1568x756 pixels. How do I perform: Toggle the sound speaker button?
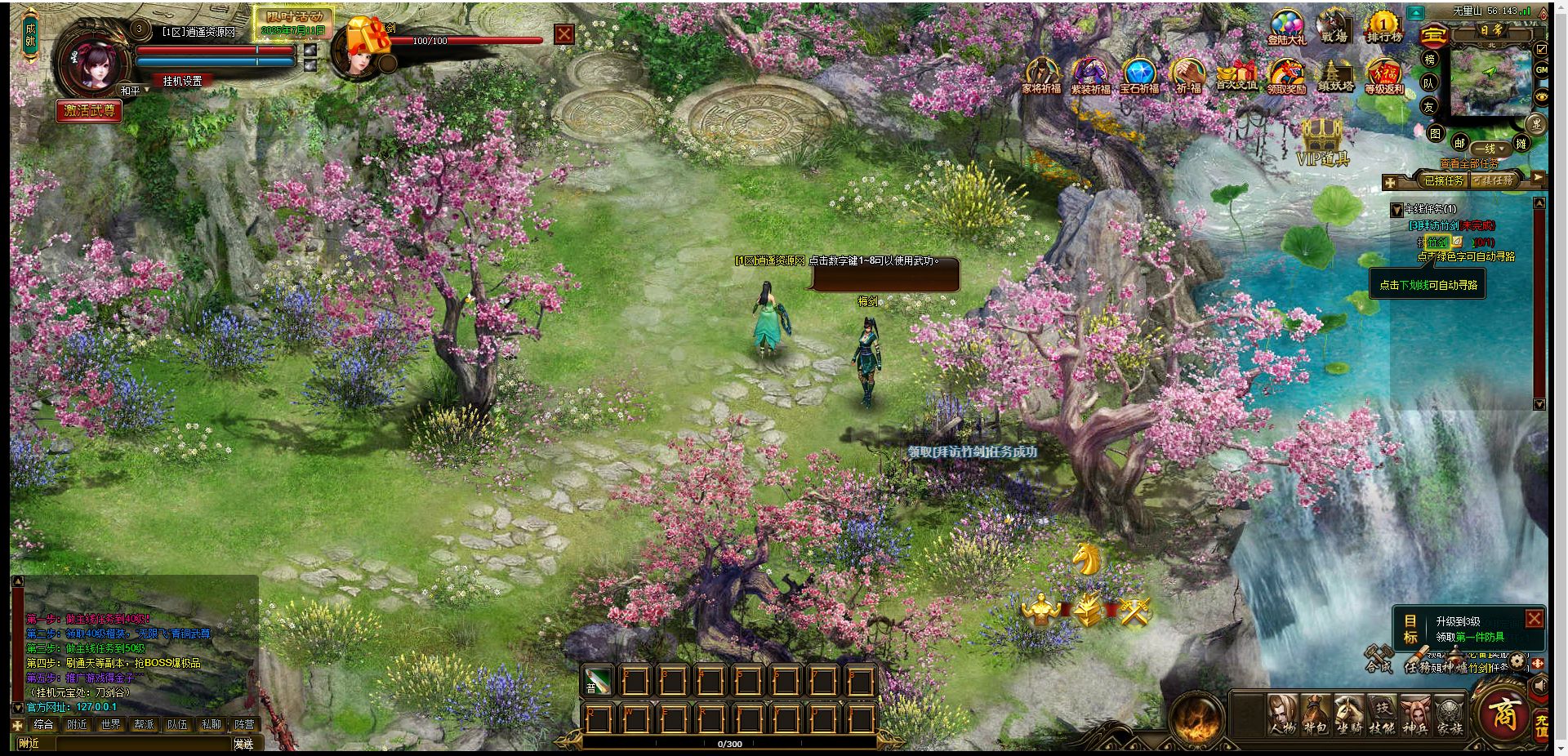point(1539,686)
